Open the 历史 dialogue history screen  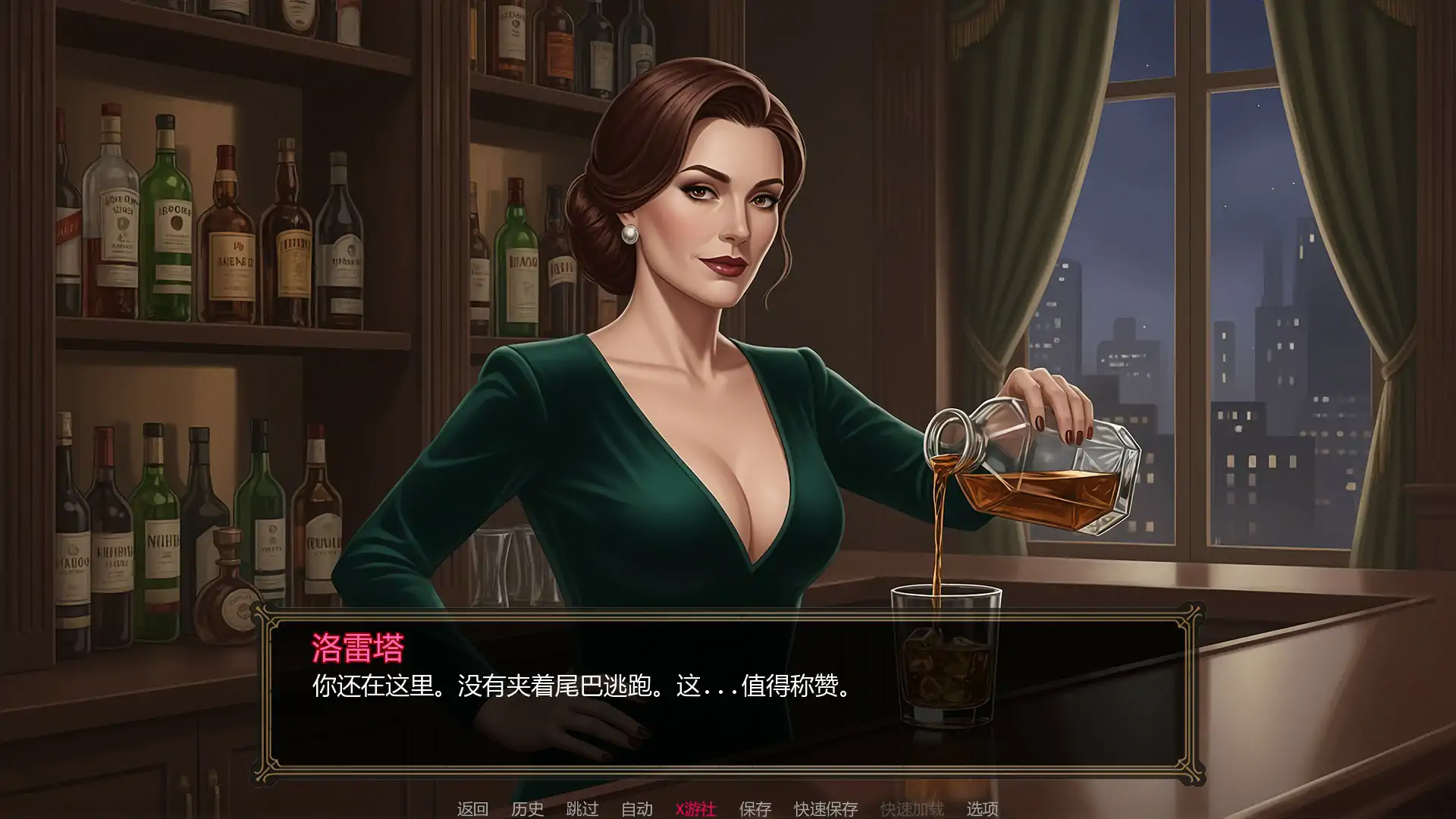(529, 809)
